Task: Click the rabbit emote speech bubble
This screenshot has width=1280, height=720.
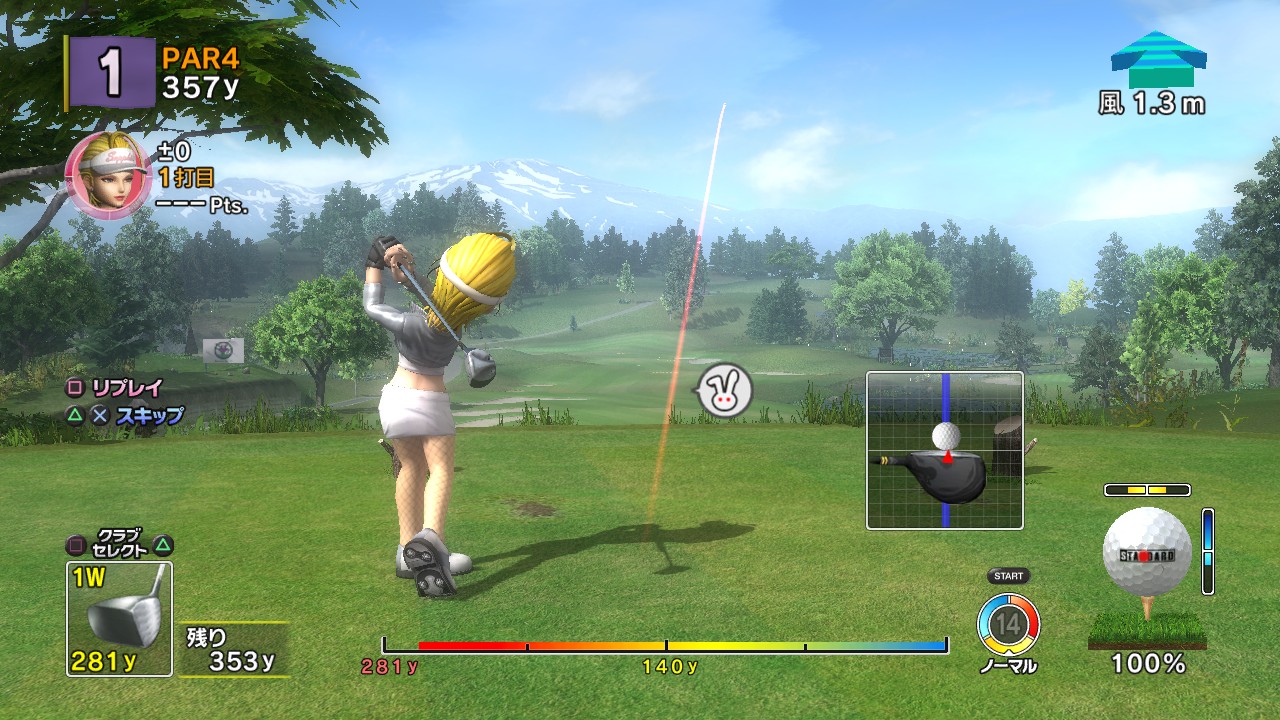Action: 724,390
